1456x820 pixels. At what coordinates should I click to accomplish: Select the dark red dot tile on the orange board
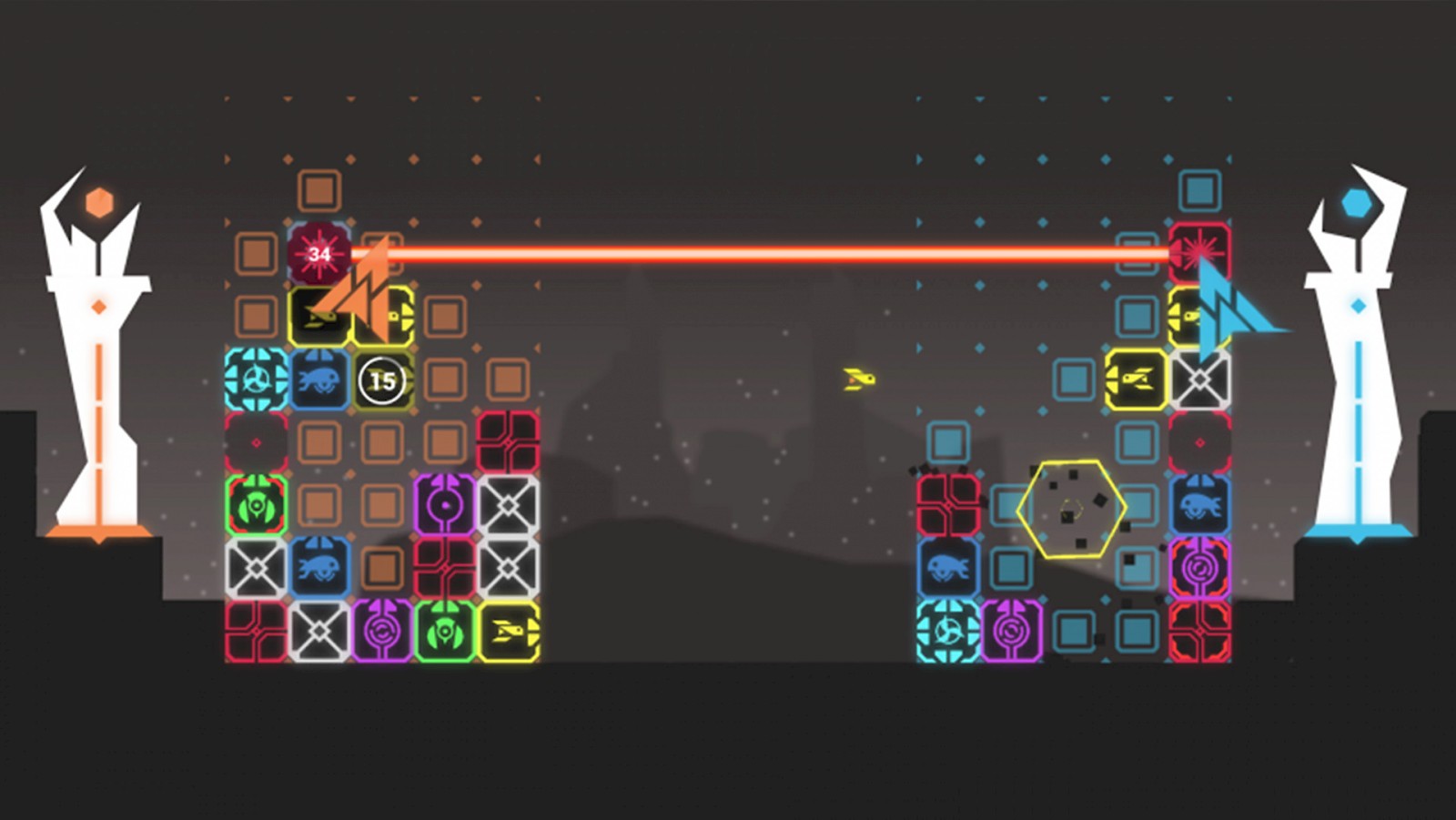pyautogui.click(x=256, y=443)
